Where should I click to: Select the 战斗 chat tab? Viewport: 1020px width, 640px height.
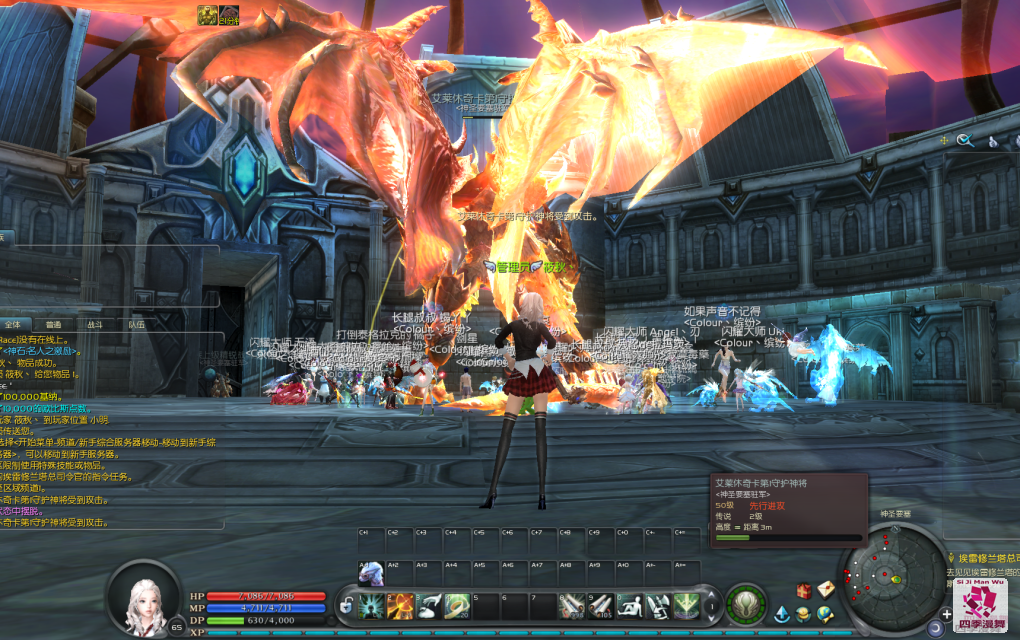coord(95,324)
